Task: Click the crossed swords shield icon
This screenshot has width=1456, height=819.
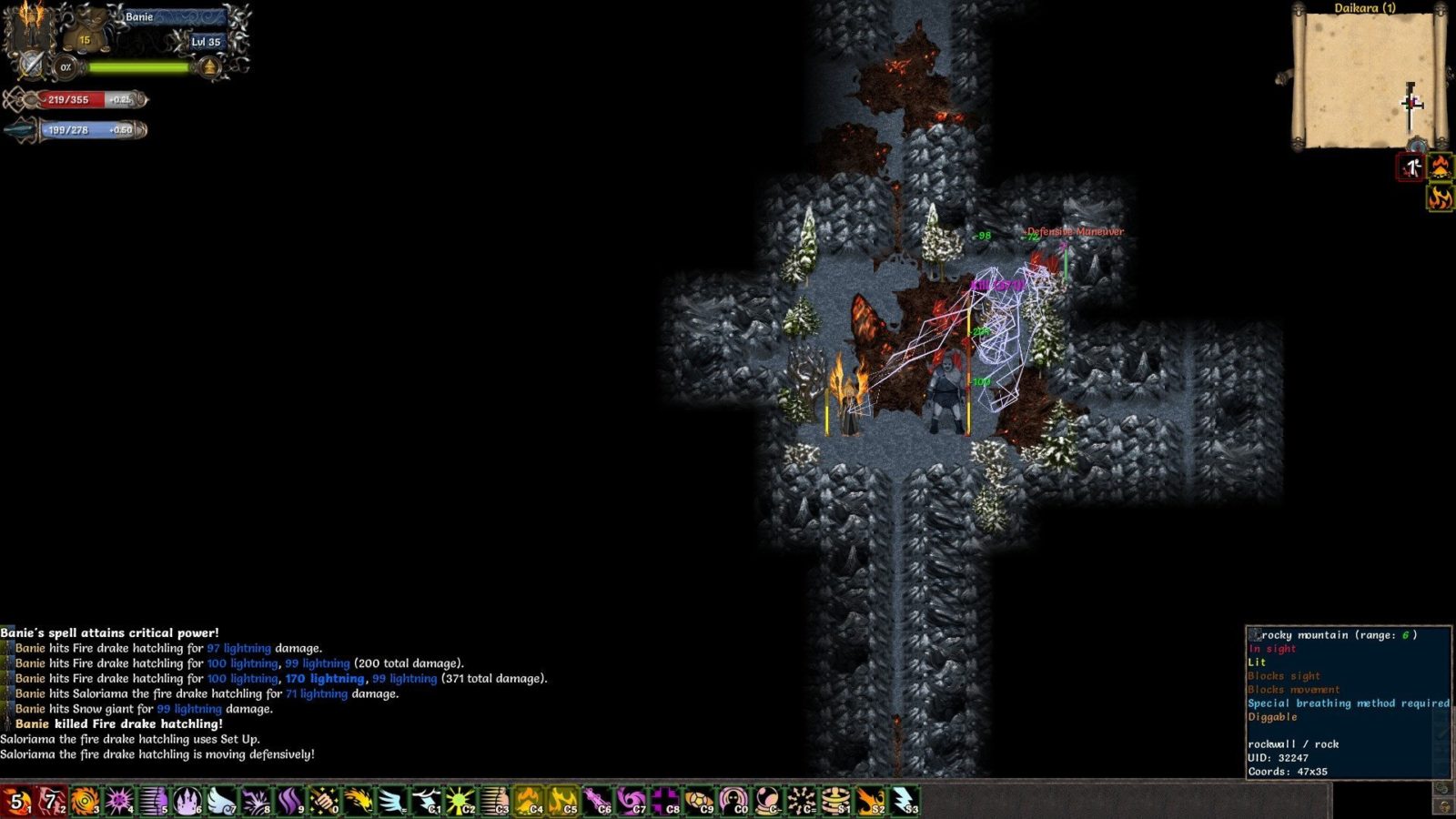Action: [33, 66]
